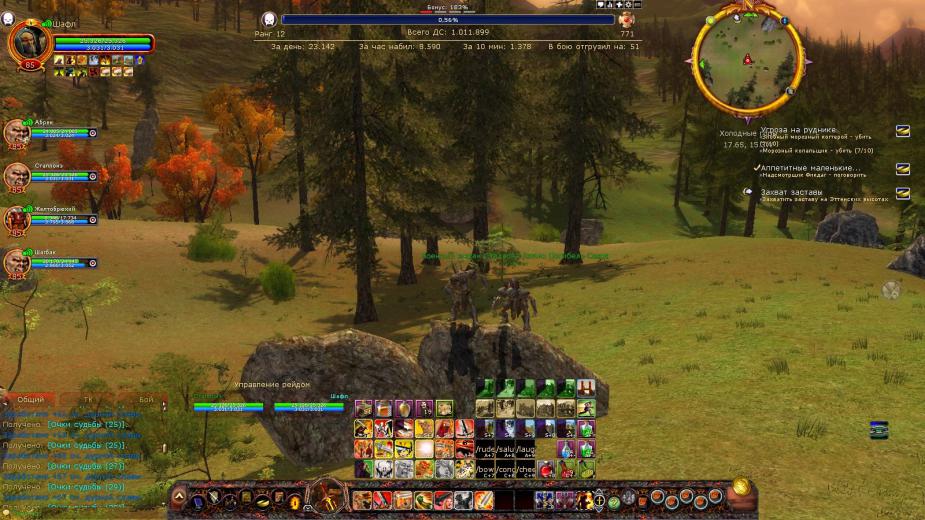Screen dimensions: 925x520
Task: Select tracked quest Аппетитные маленькие
Action: tap(809, 168)
